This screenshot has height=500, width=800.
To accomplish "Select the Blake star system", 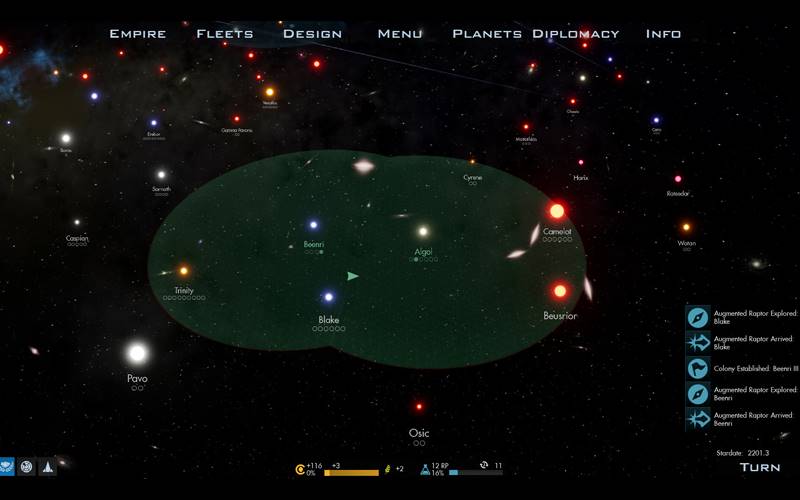I will pyautogui.click(x=328, y=297).
